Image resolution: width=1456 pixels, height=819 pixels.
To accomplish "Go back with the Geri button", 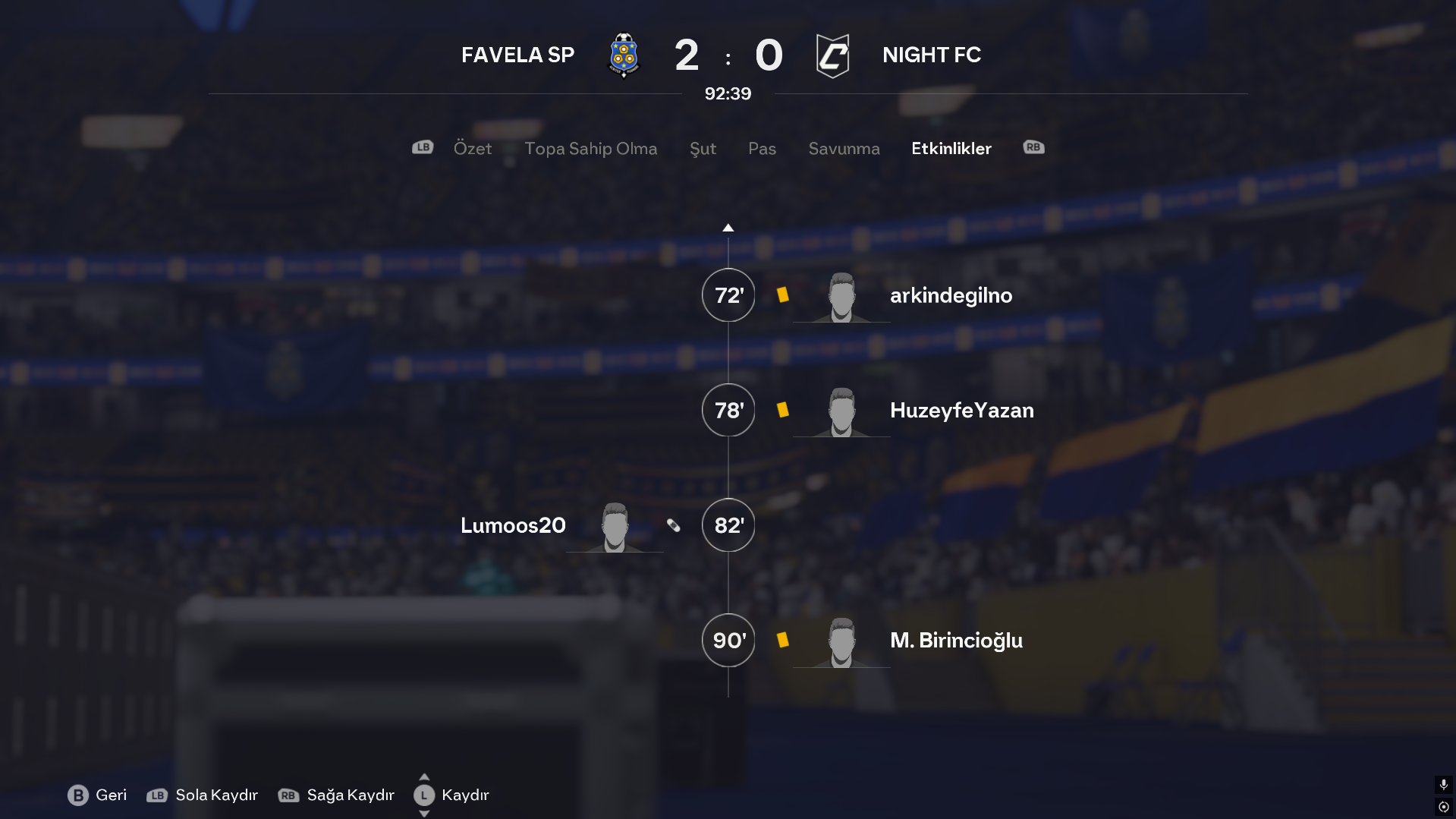I will [x=97, y=795].
